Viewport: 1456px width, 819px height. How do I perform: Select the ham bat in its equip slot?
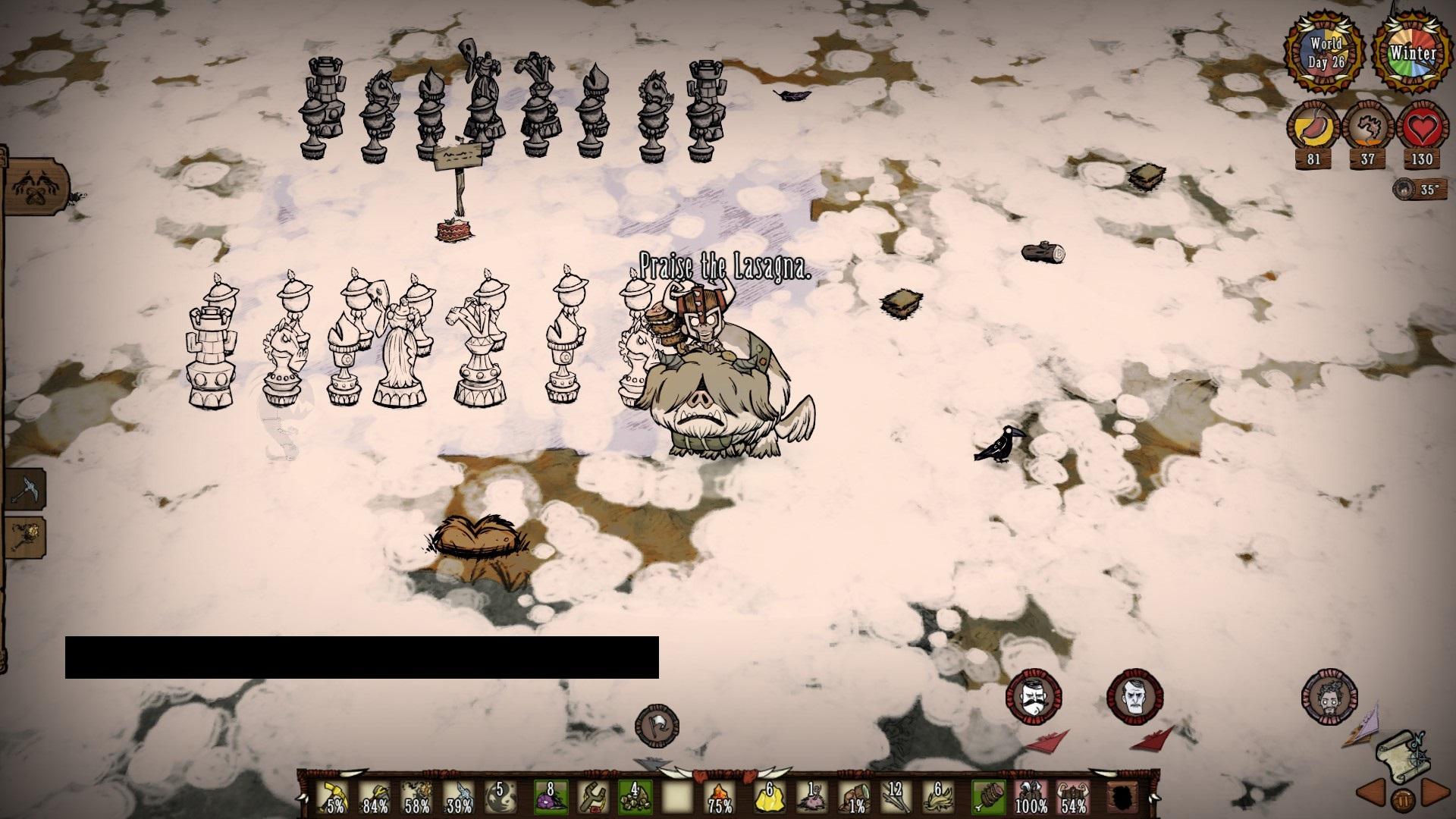click(990, 796)
